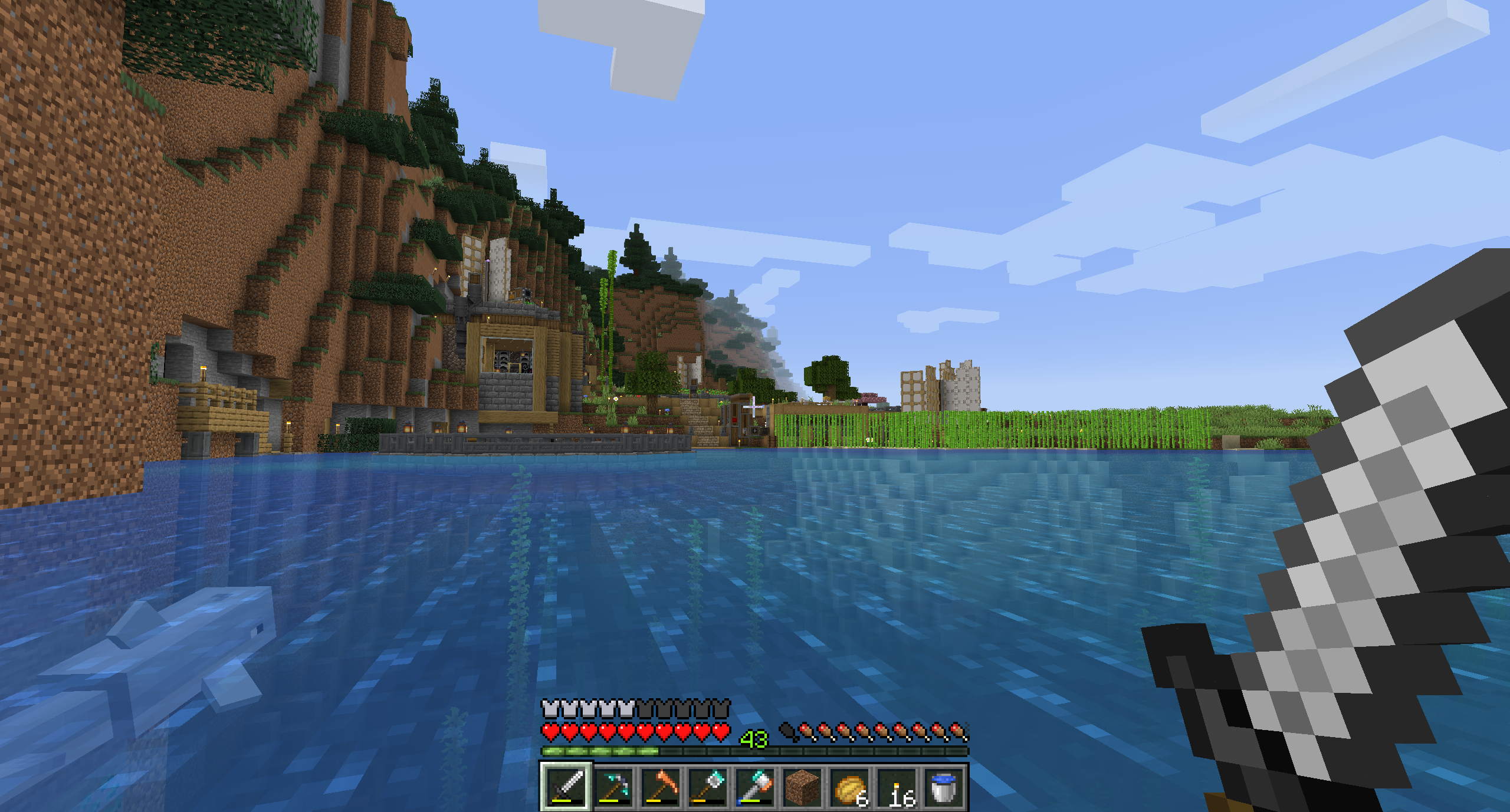
Task: Select the grey-headed diamond hammer tool
Action: tap(707, 786)
